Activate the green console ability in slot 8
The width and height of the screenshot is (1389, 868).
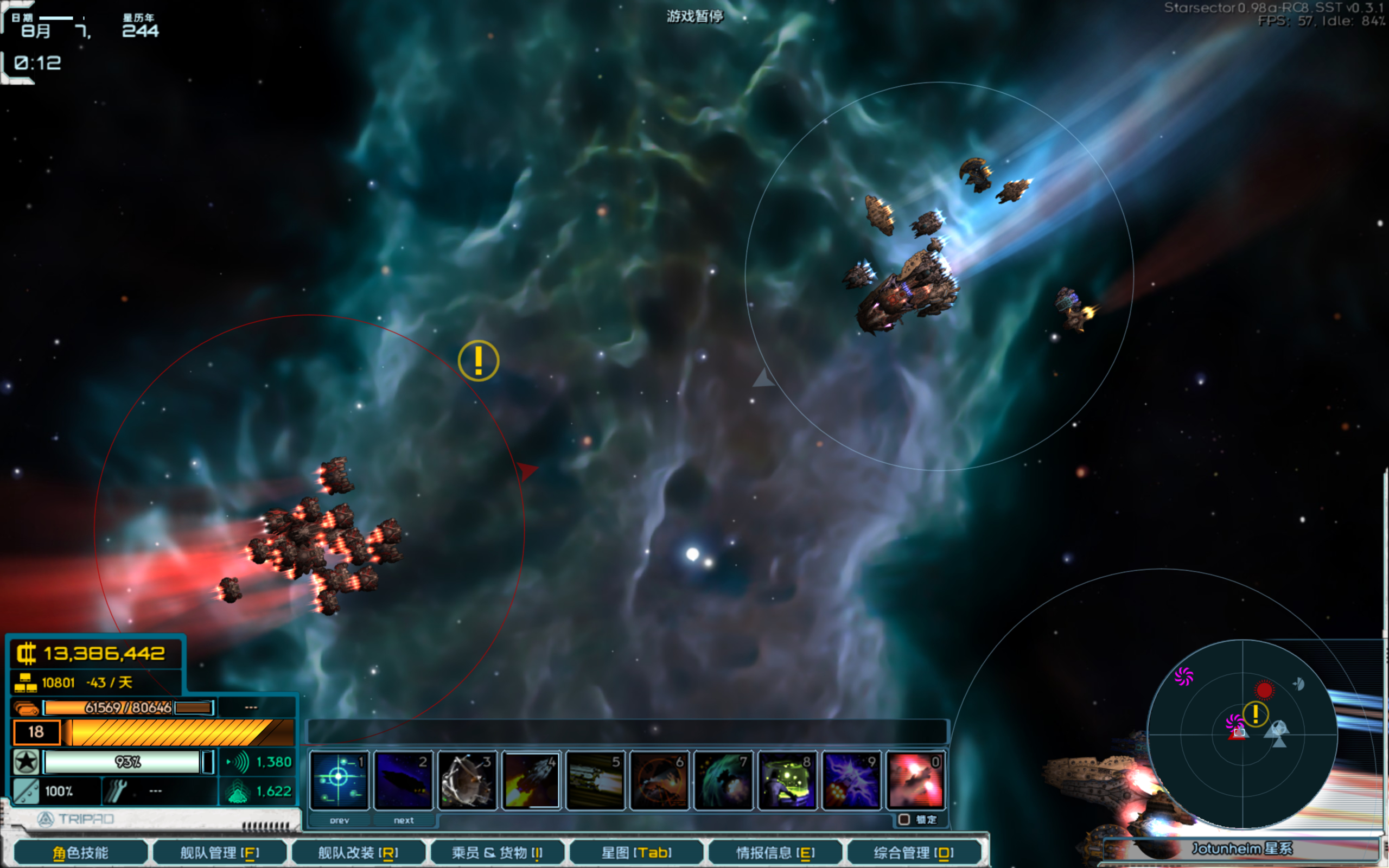coord(787,780)
